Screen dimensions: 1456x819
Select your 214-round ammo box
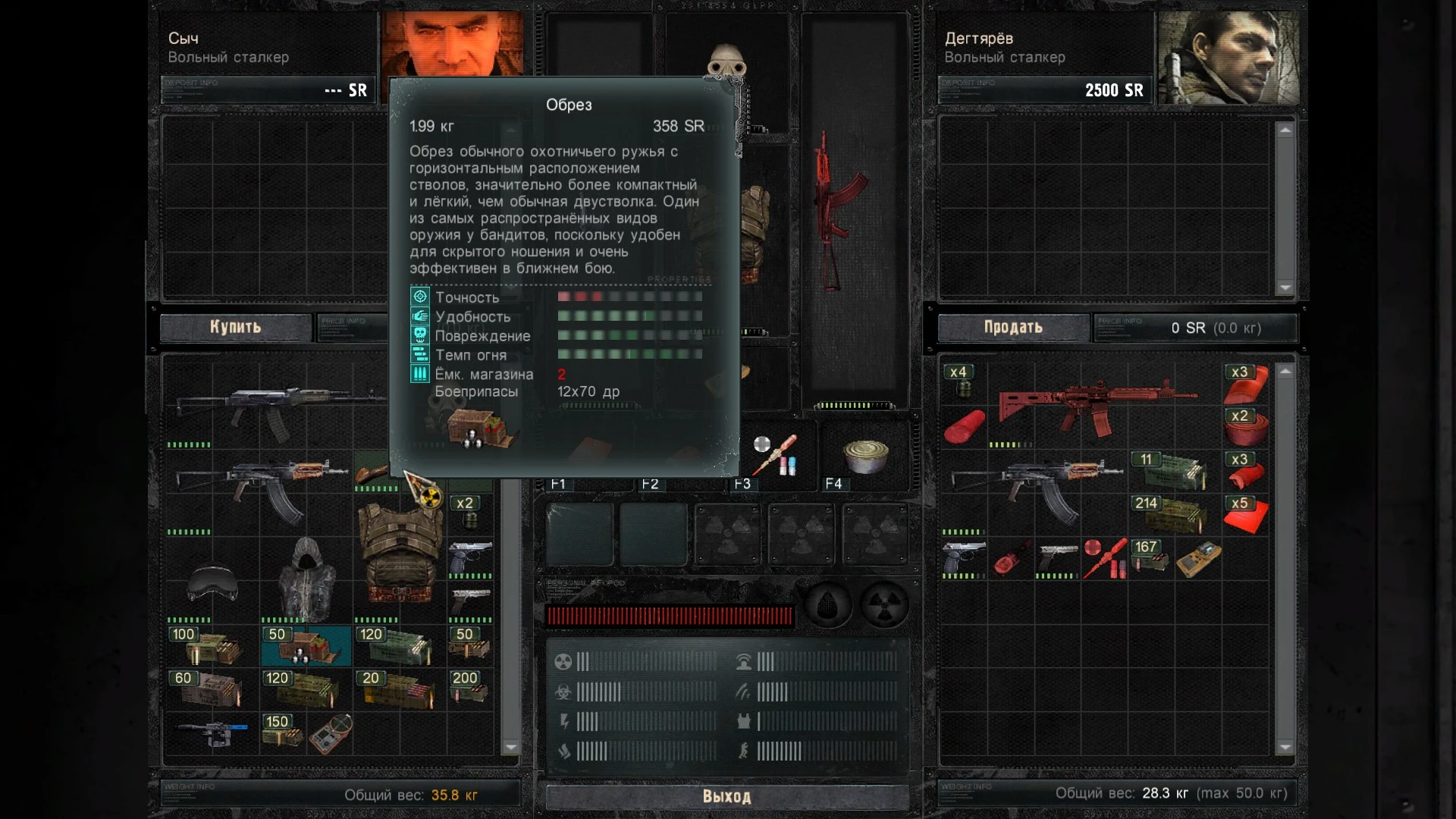point(1170,514)
